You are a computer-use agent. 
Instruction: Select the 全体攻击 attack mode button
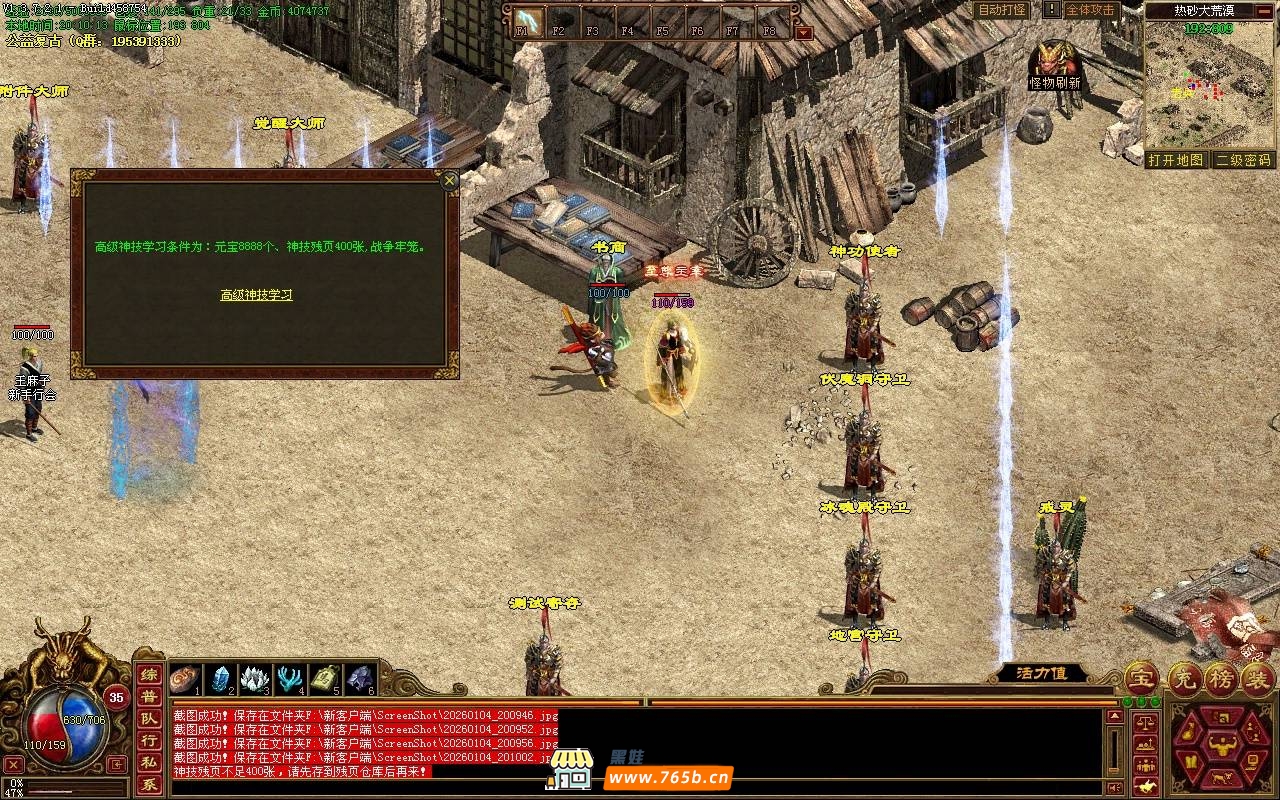click(1090, 10)
